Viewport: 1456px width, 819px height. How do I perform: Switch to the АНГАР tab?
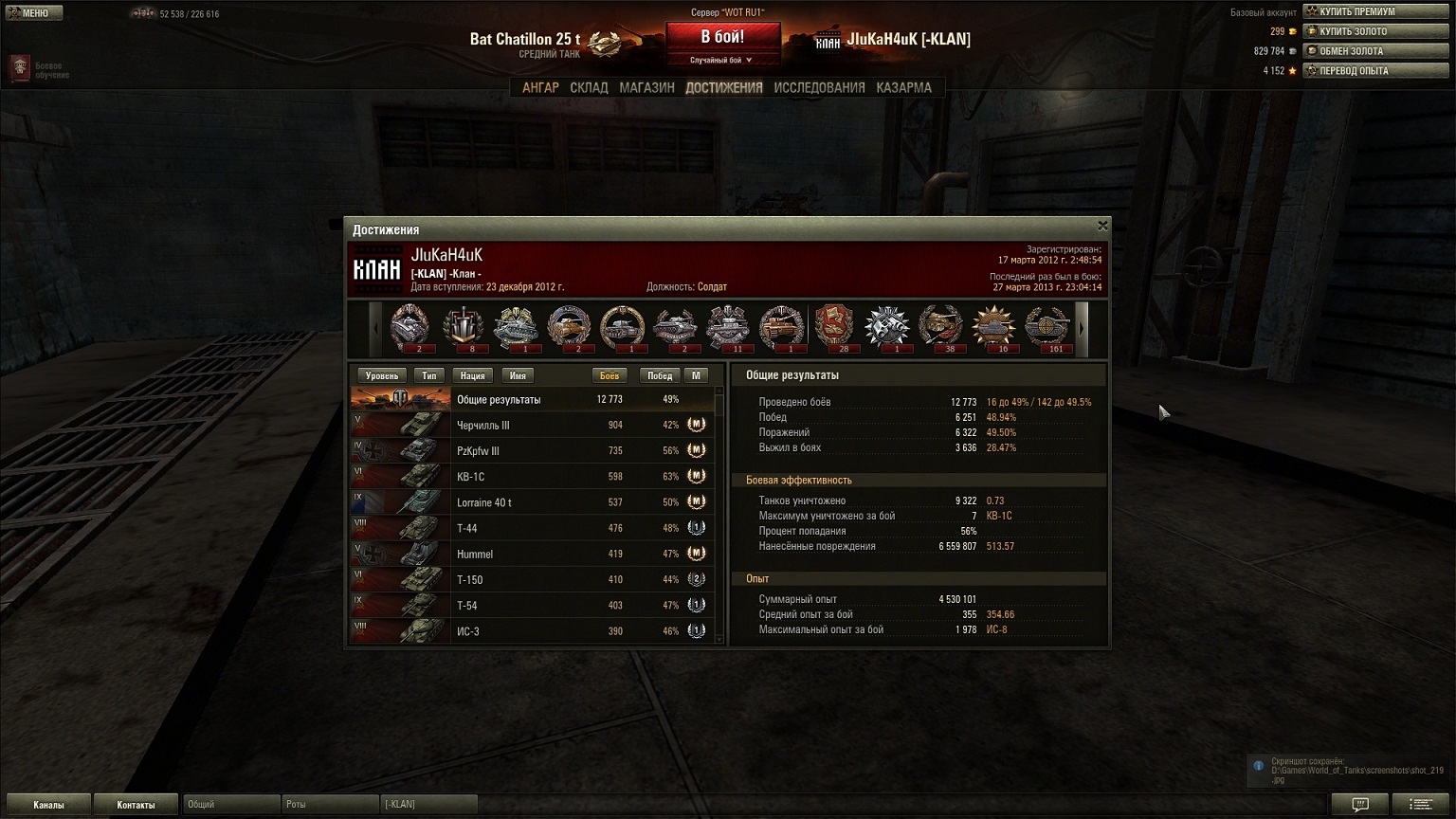coord(540,87)
